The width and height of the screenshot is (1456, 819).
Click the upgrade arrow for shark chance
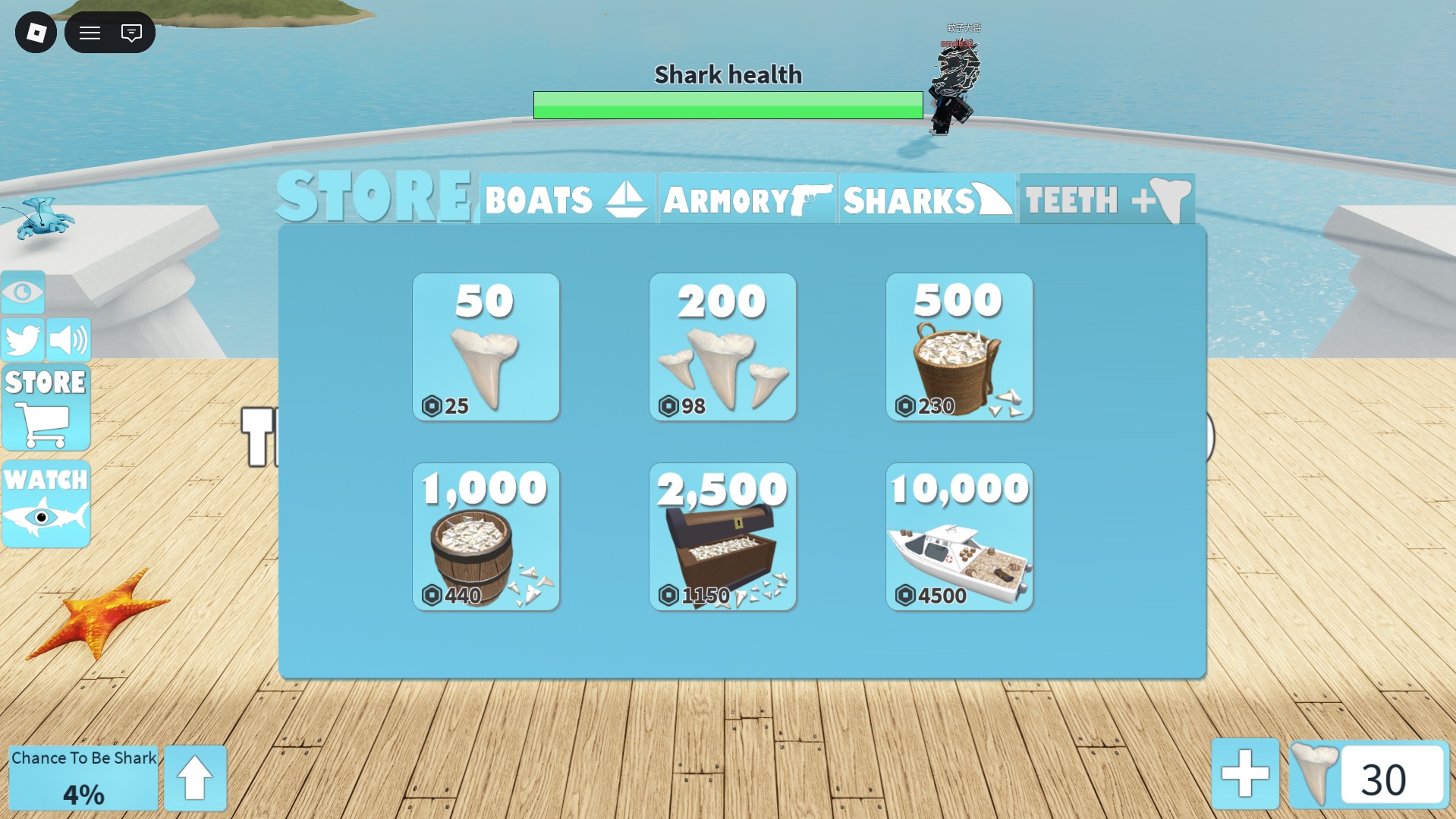[x=195, y=776]
